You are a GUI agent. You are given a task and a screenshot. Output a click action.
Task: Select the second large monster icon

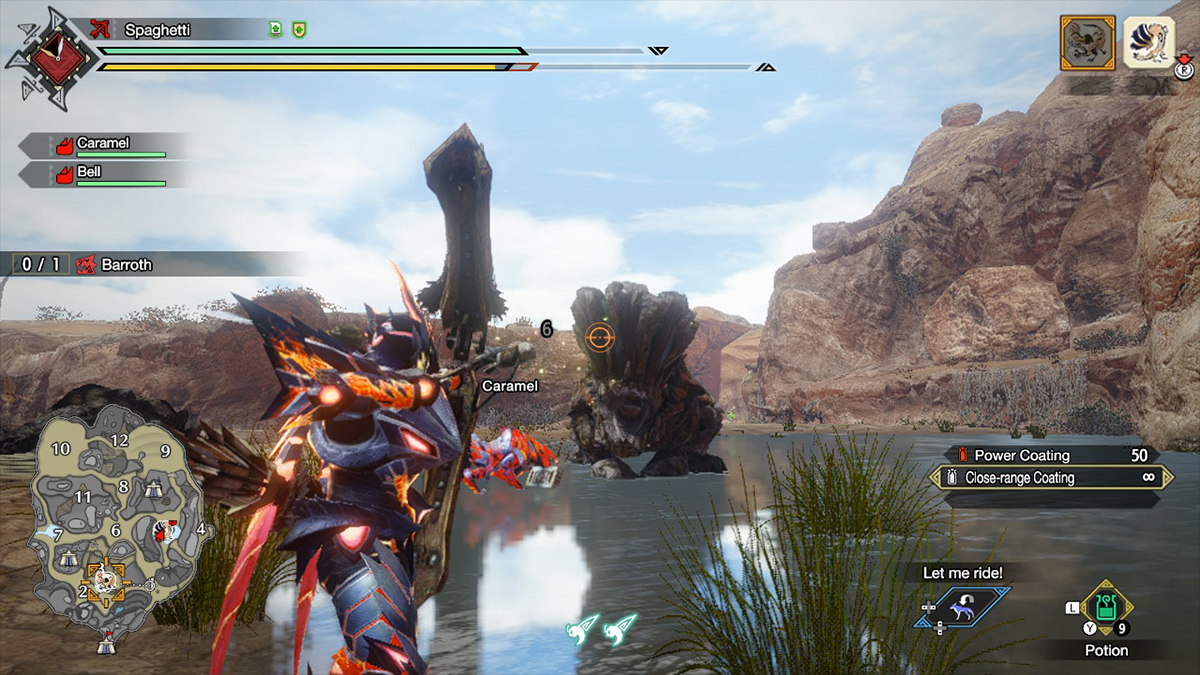coord(1149,43)
